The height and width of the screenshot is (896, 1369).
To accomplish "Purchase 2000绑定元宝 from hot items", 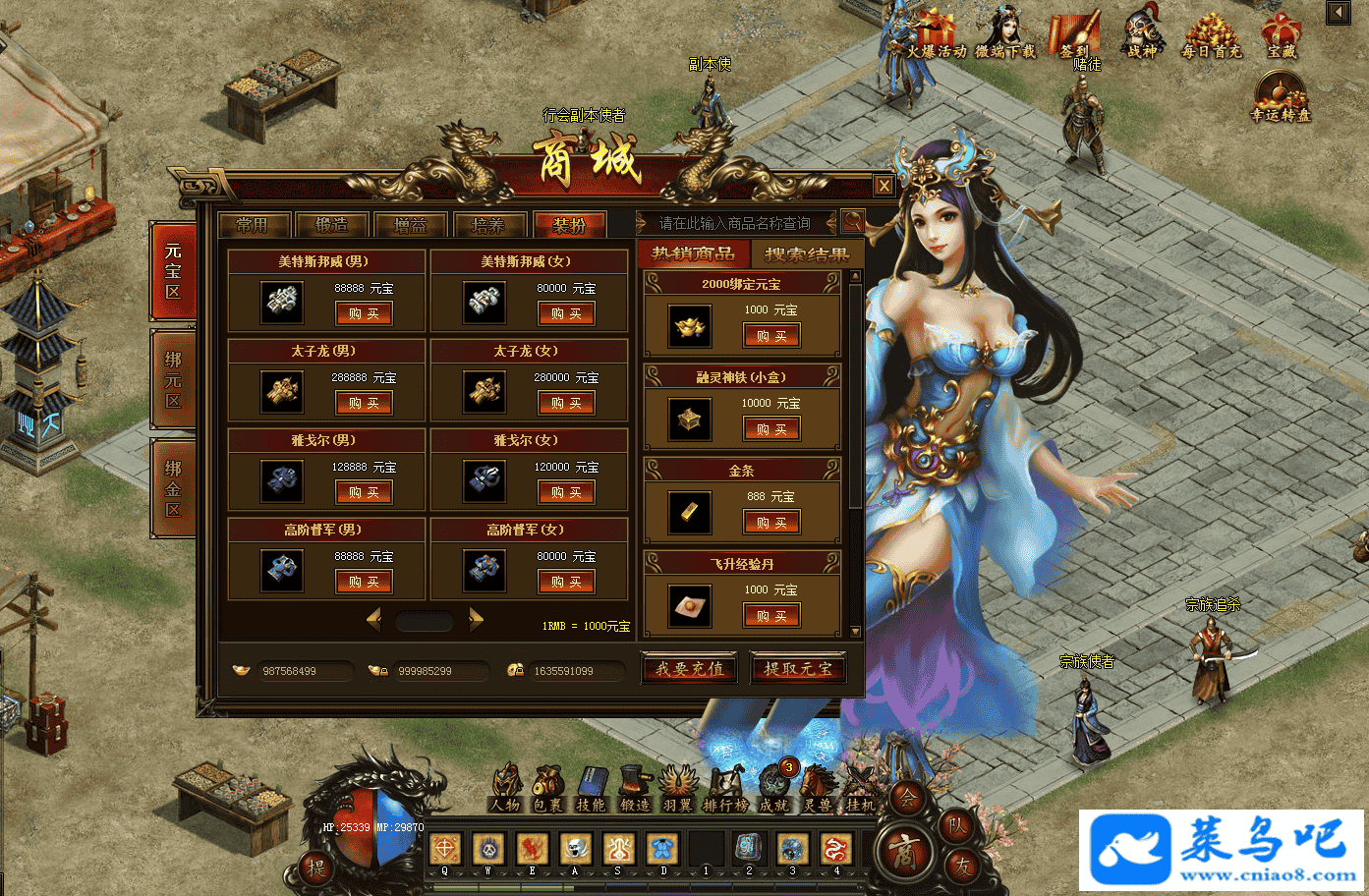I will [x=770, y=336].
